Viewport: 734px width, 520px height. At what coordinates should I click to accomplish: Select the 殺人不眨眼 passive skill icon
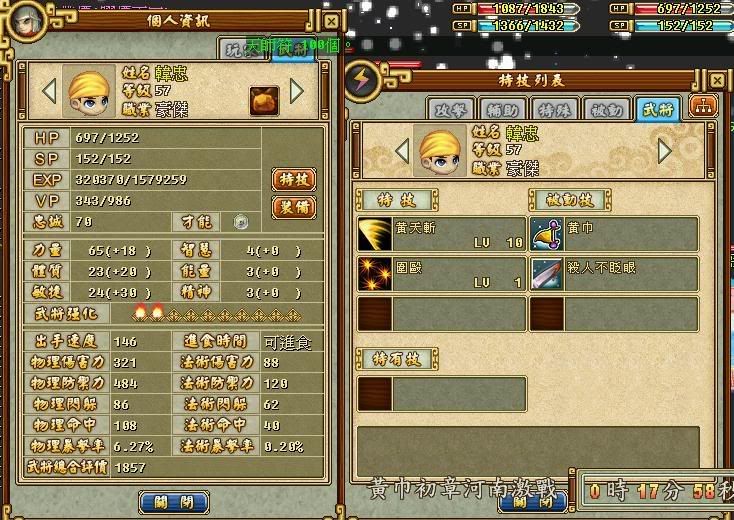[547, 274]
